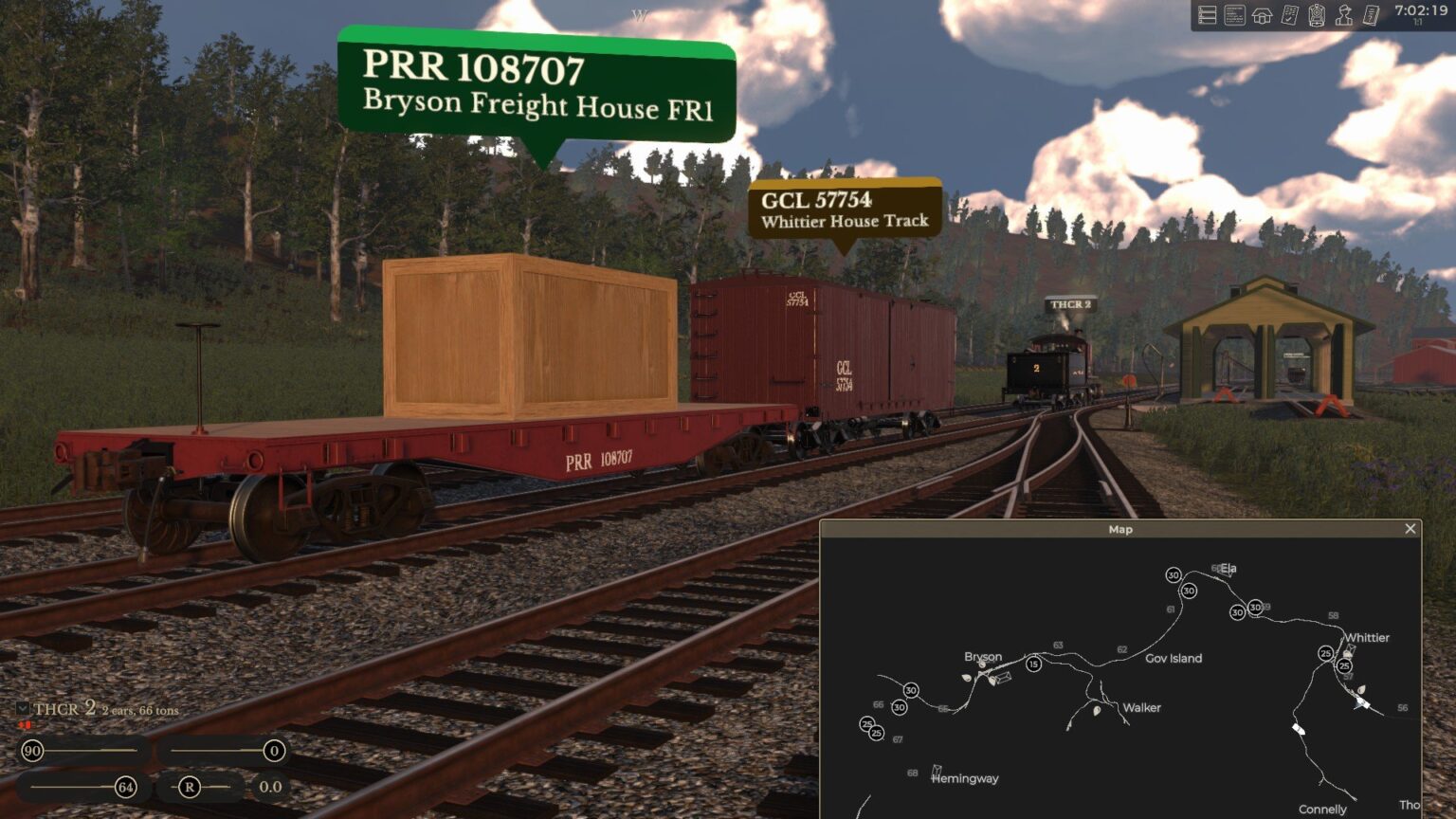Image resolution: width=1456 pixels, height=819 pixels.
Task: Open the crew engineer panel
Action: [1343, 14]
